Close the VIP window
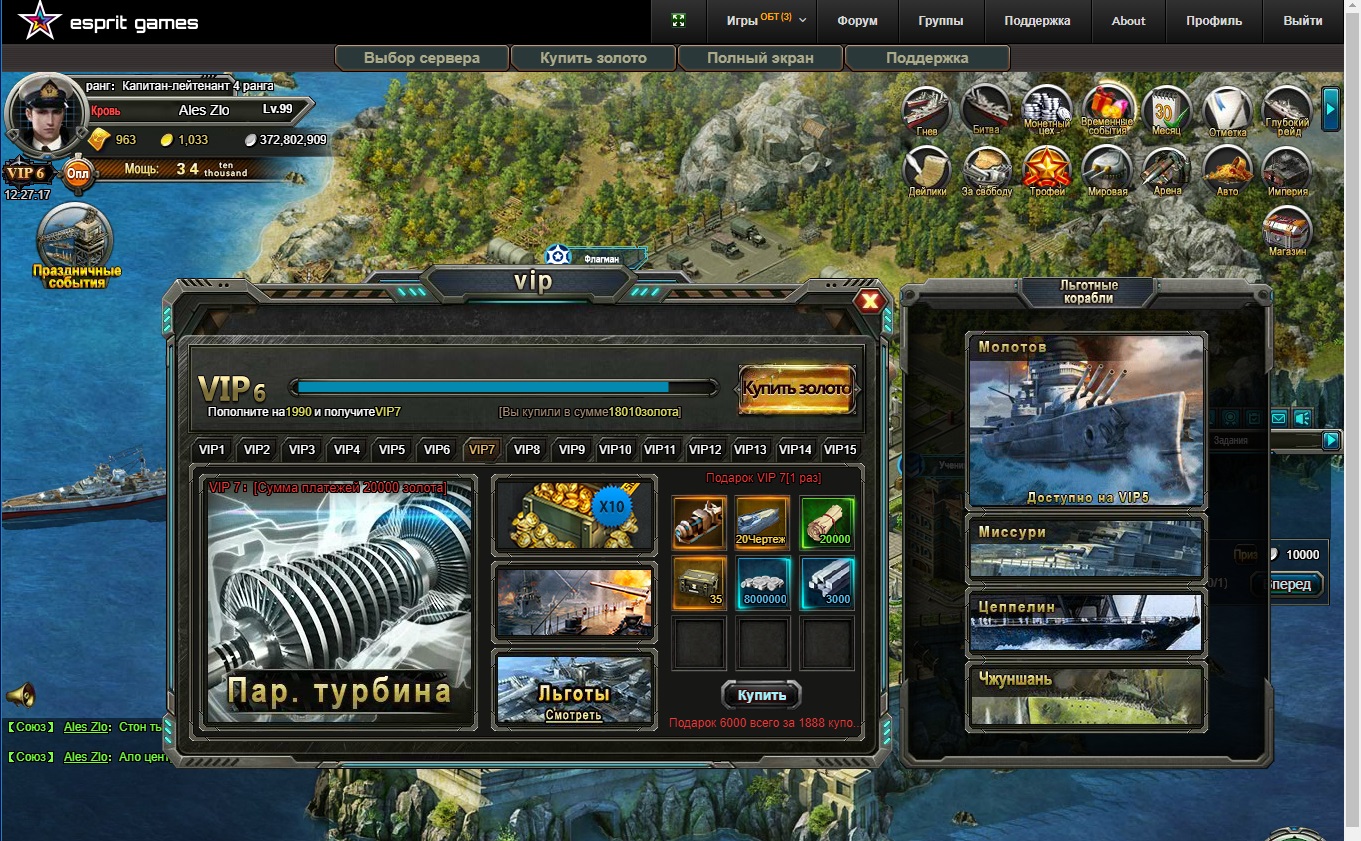This screenshot has height=841, width=1361. click(x=870, y=301)
